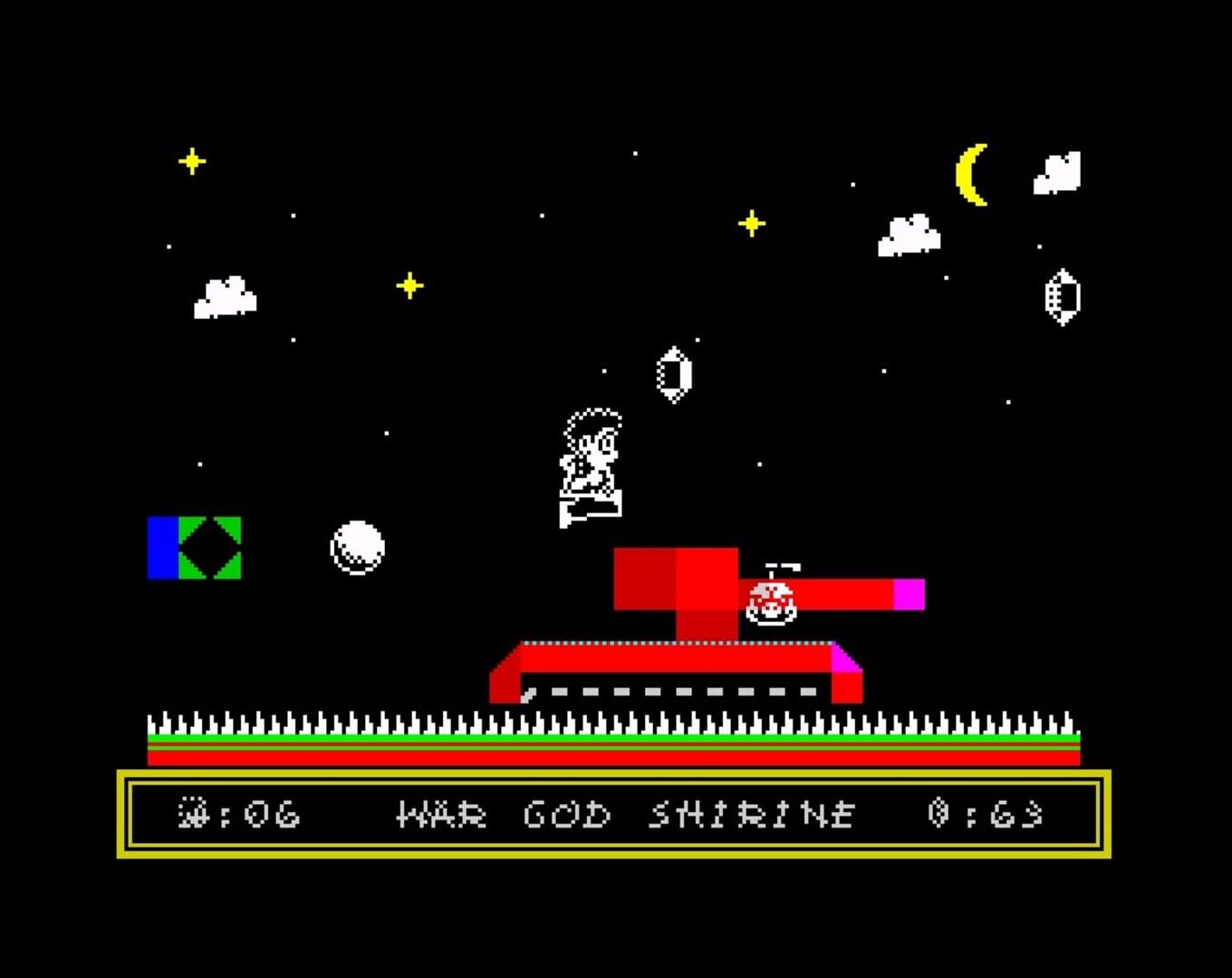The height and width of the screenshot is (978, 1232).
Task: Click the yellow star near the top left
Action: pyautogui.click(x=191, y=160)
